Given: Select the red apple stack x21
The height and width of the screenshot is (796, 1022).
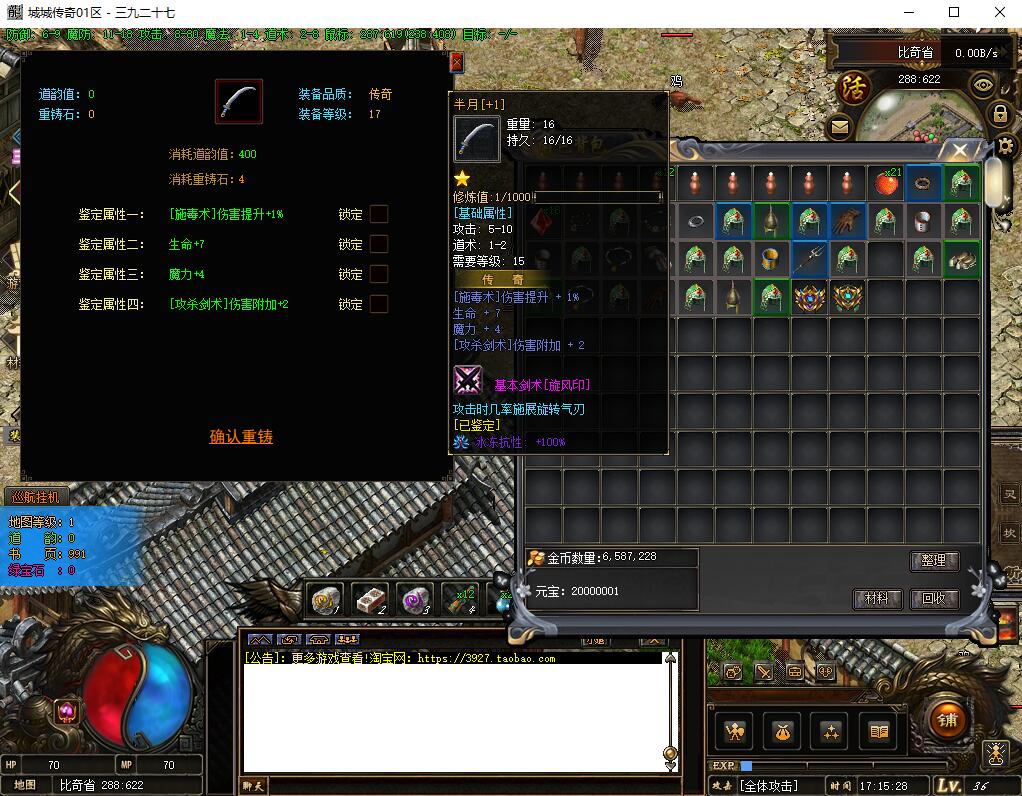Looking at the screenshot, I should [x=885, y=183].
